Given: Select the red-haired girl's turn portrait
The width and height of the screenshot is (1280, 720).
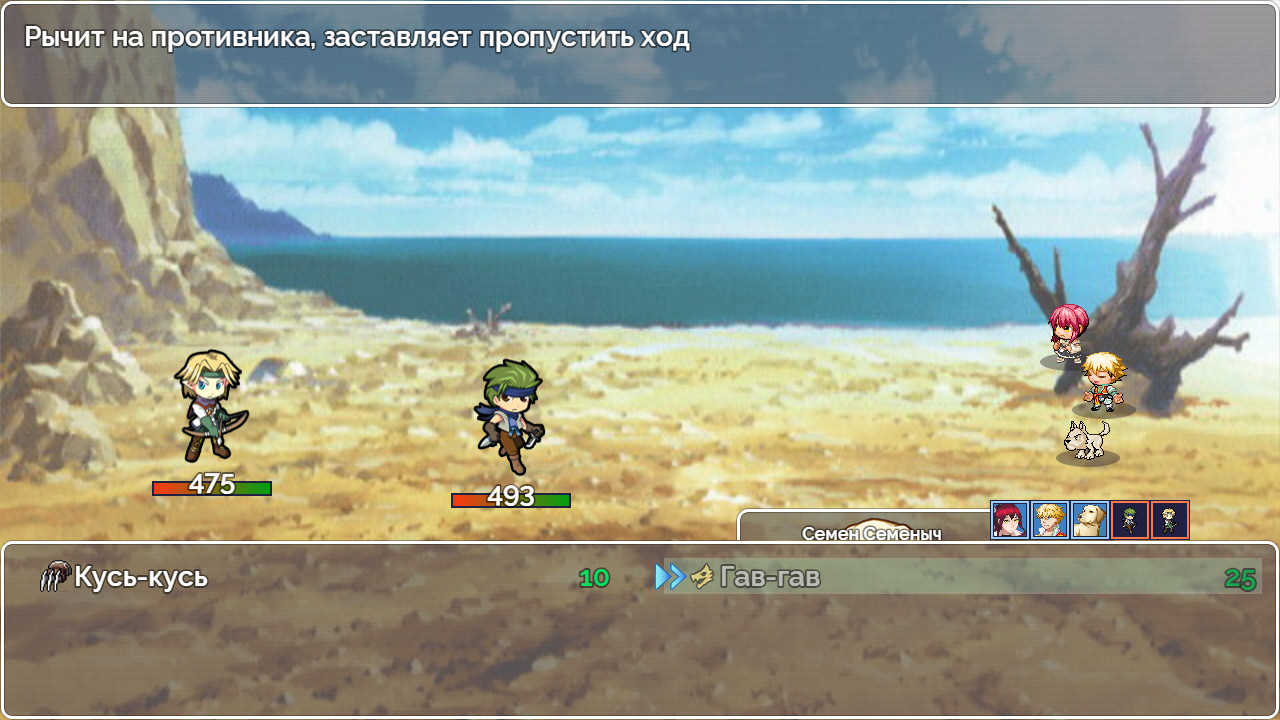Looking at the screenshot, I should [x=1011, y=520].
